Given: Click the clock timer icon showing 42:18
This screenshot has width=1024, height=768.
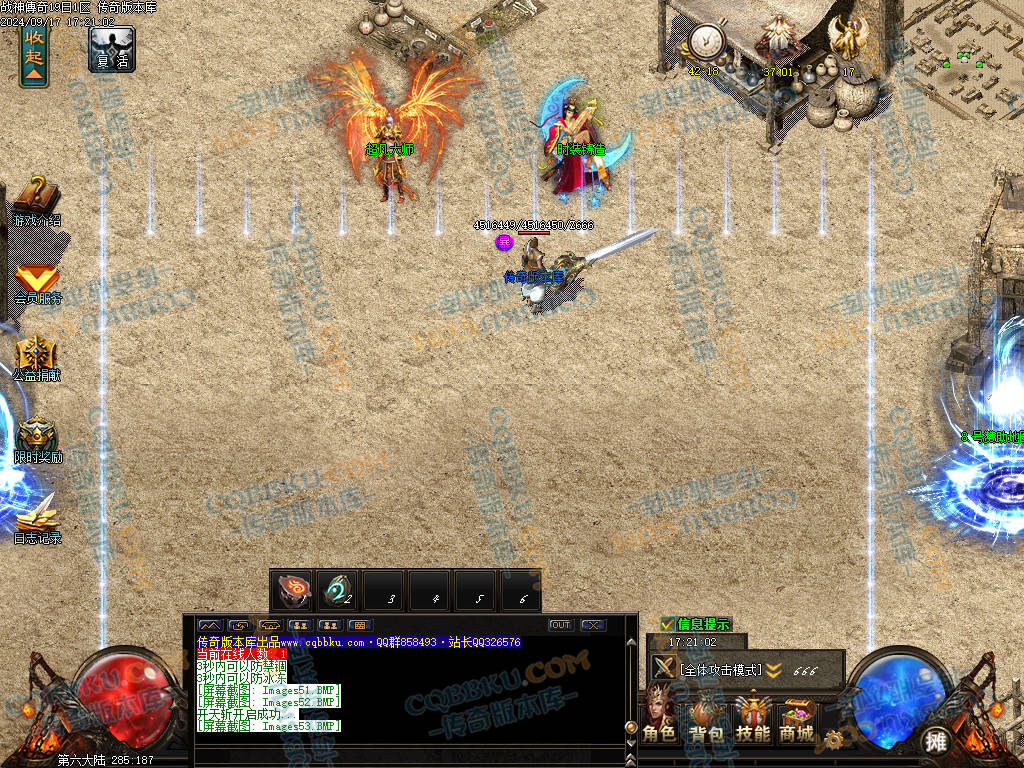Looking at the screenshot, I should (x=706, y=42).
